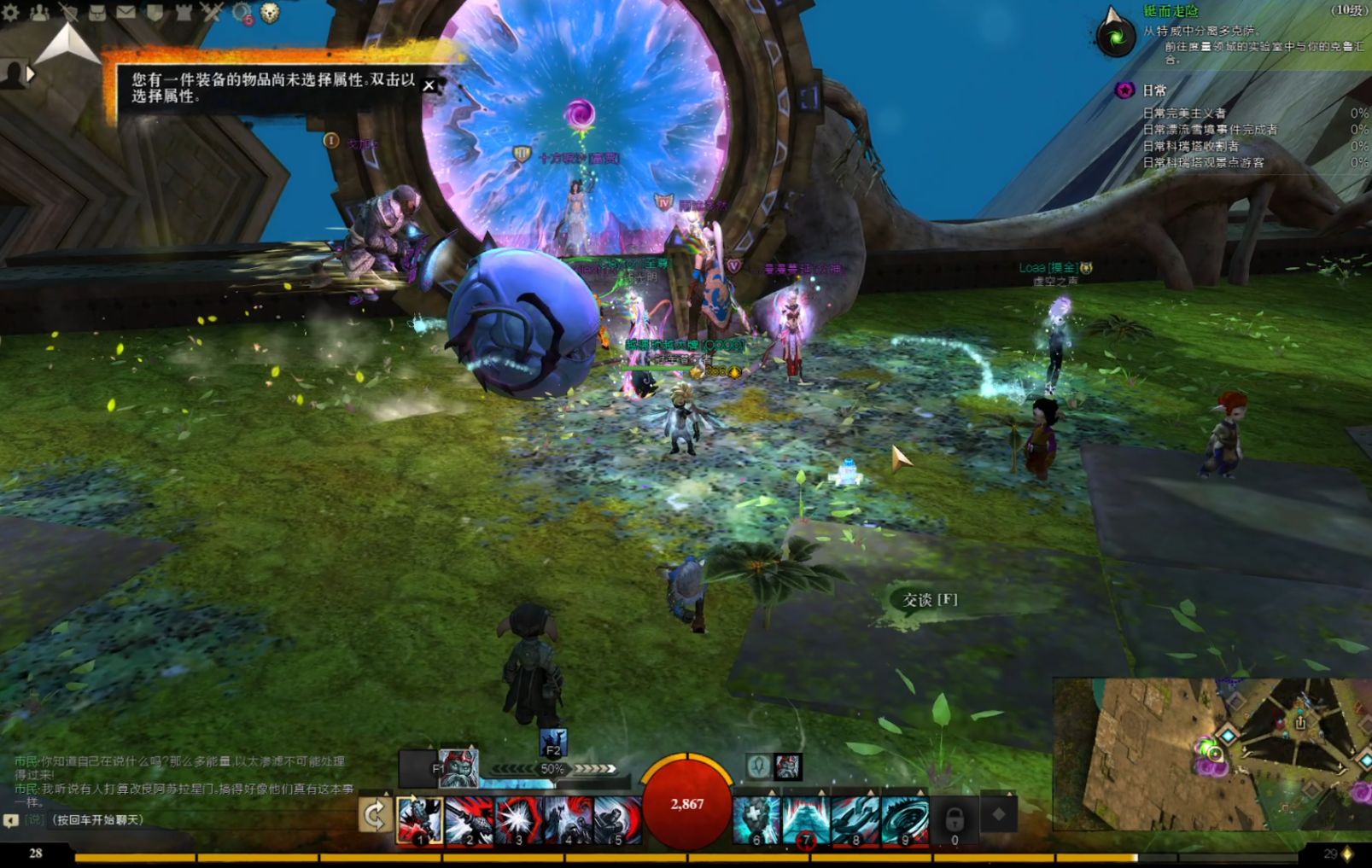Close the unselected attributes notification
Viewport: 1372px width, 868px height.
coord(429,85)
